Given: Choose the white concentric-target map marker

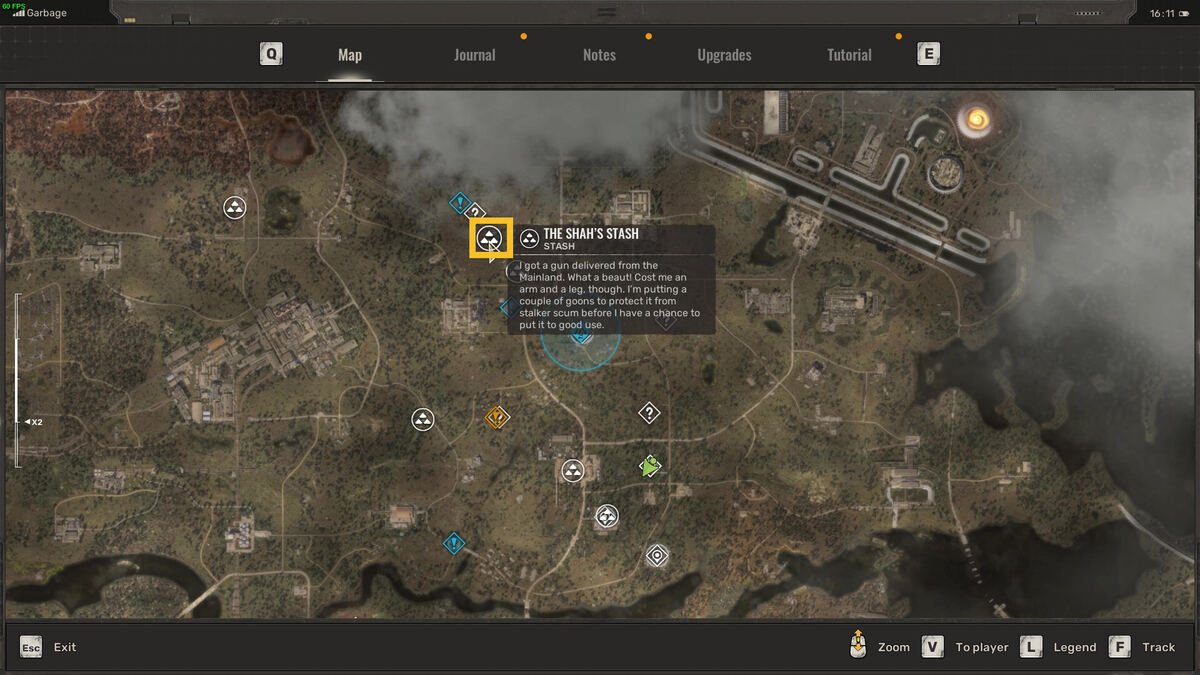Looking at the screenshot, I should (657, 555).
